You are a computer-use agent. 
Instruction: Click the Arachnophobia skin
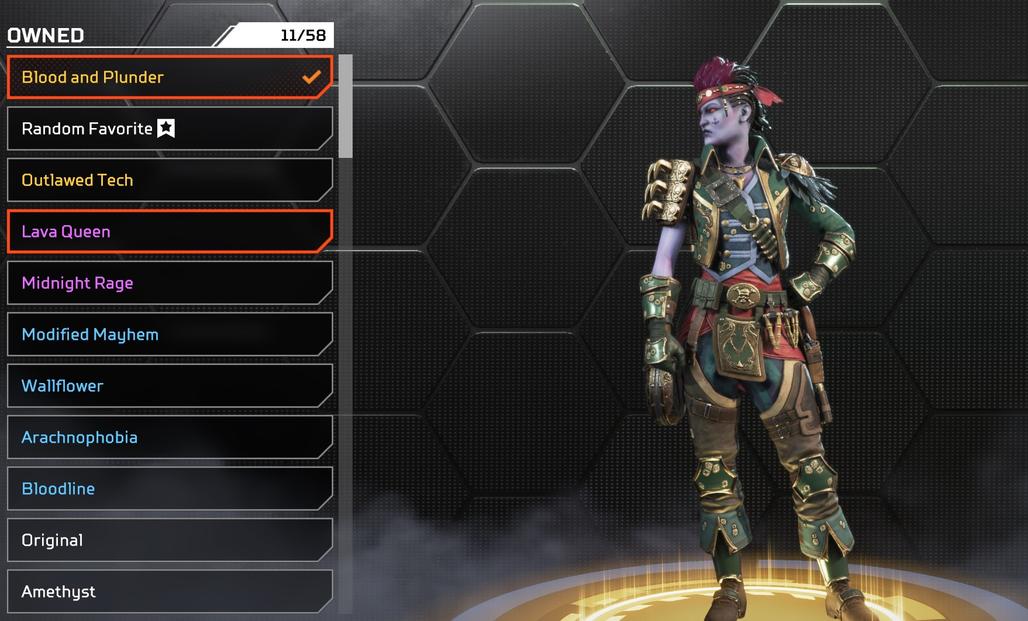point(169,438)
